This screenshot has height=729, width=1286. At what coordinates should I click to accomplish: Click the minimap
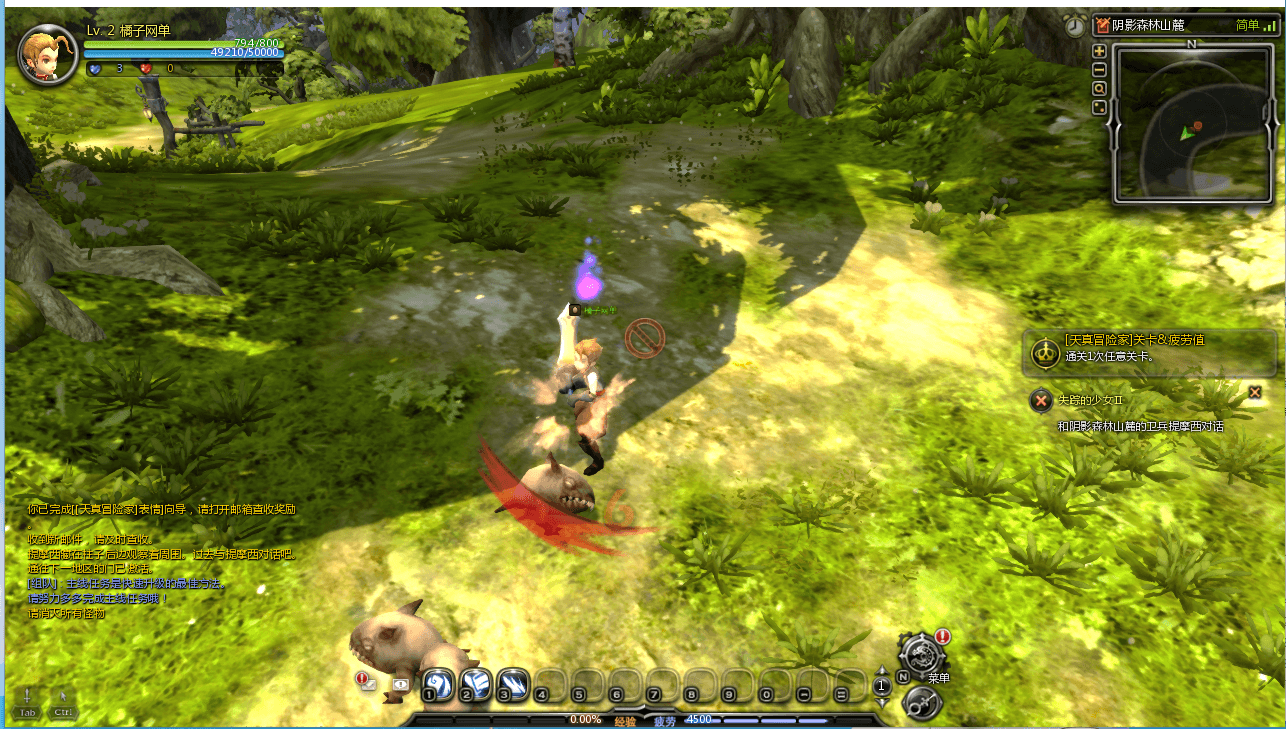point(1190,124)
